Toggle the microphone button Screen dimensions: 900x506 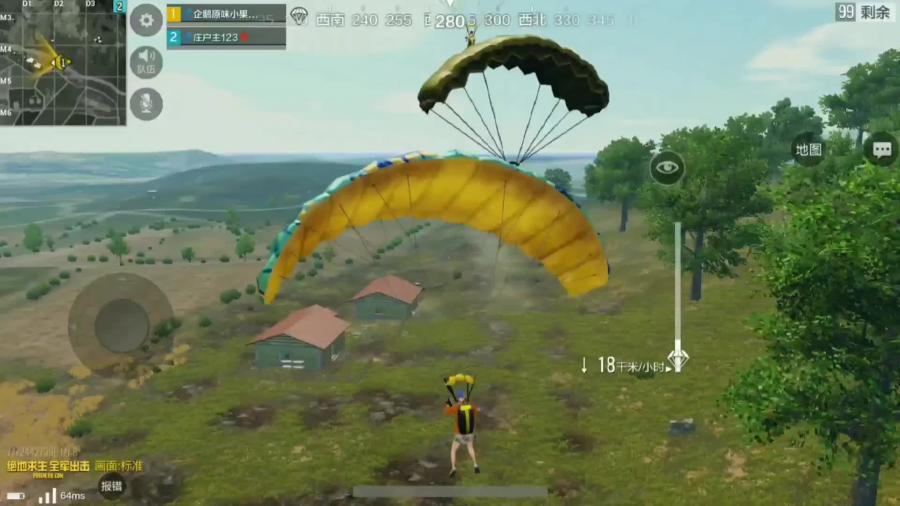[146, 104]
